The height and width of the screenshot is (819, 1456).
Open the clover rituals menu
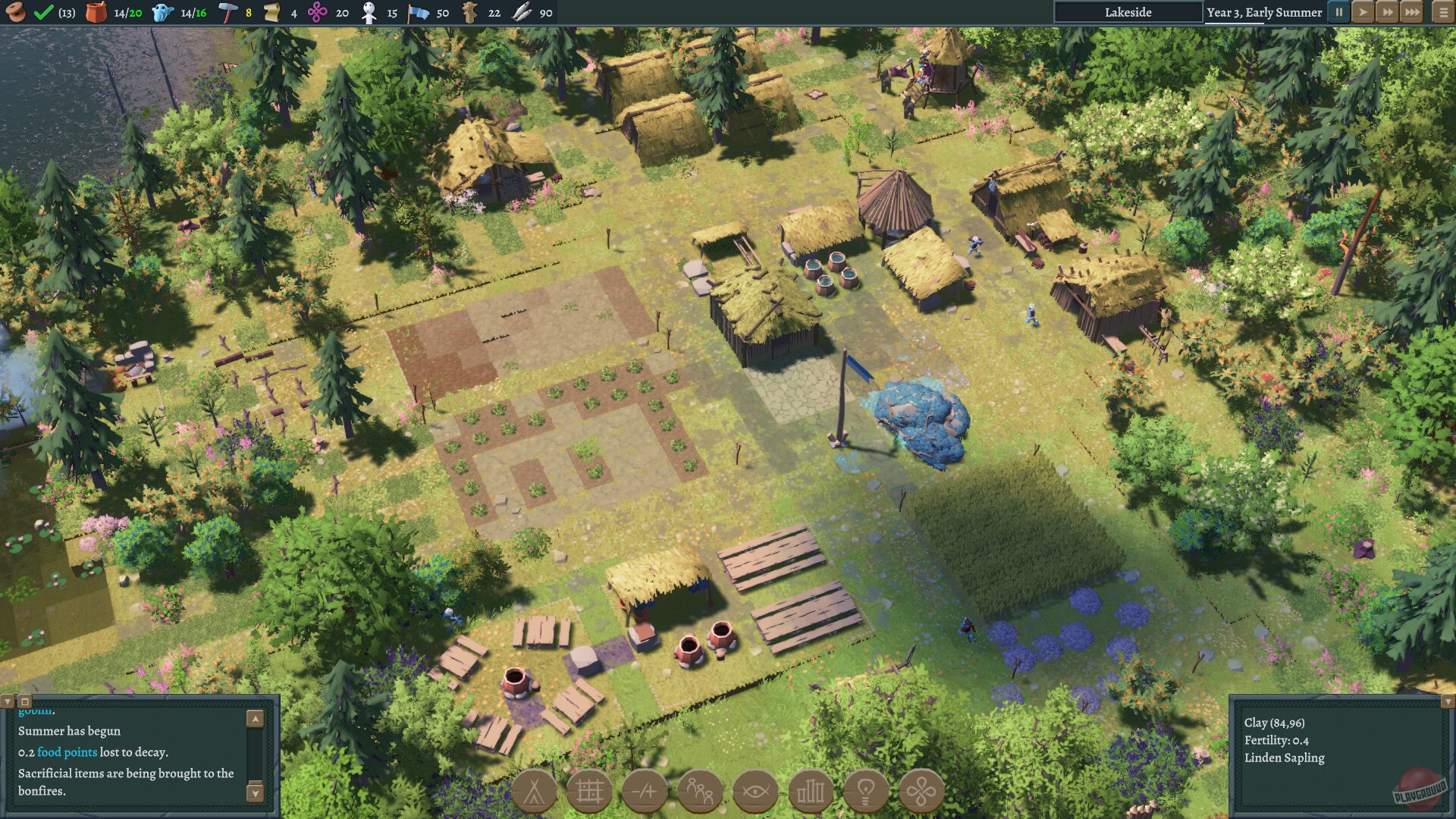tap(921, 791)
